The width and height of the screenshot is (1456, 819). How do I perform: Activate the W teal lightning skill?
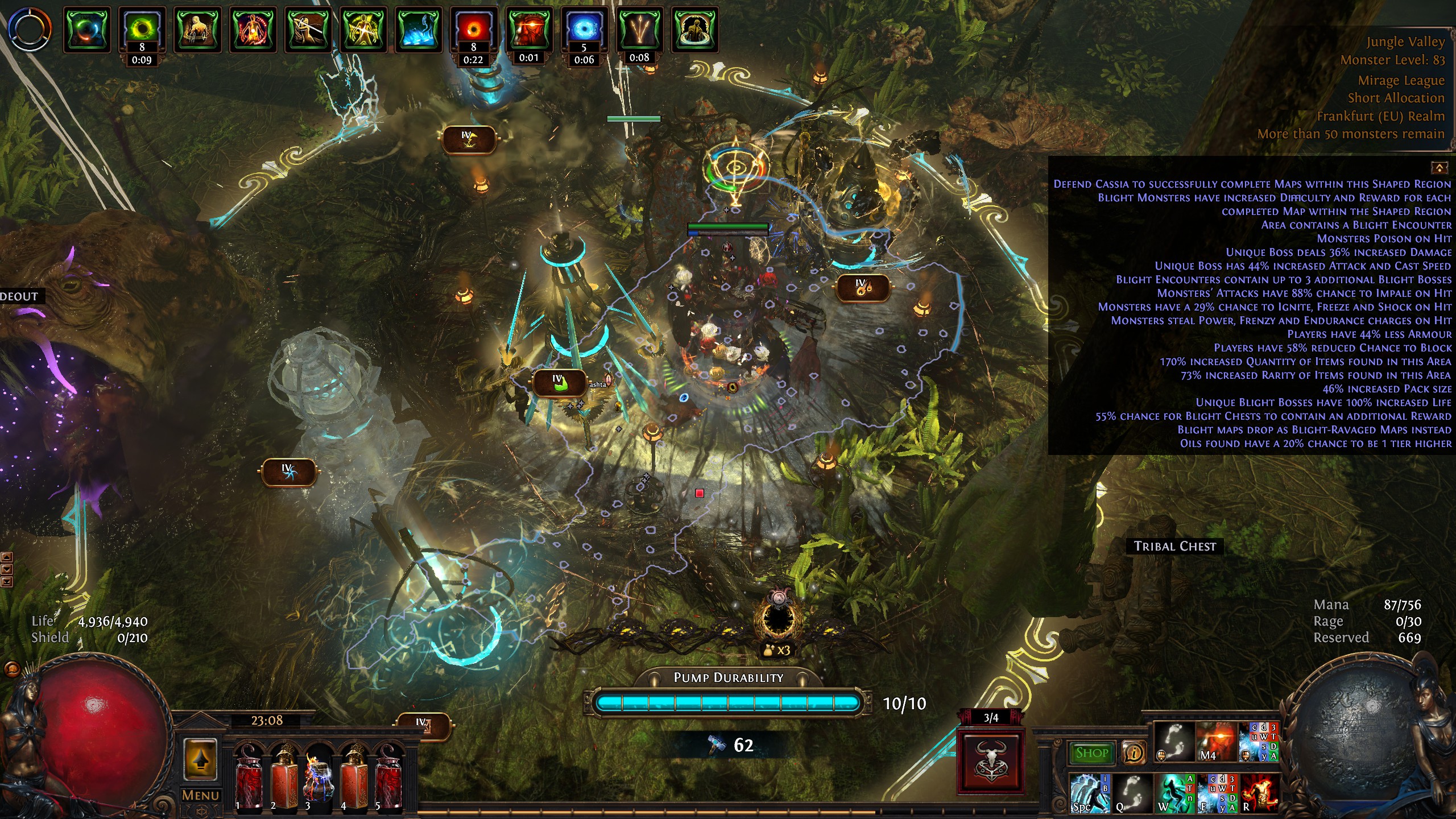click(x=1173, y=793)
